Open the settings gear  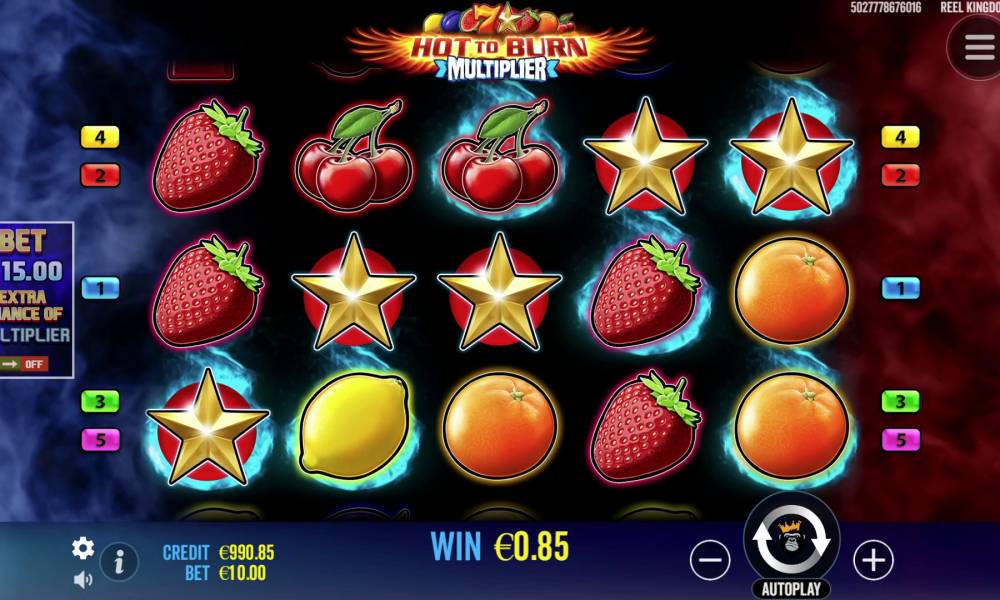(83, 547)
